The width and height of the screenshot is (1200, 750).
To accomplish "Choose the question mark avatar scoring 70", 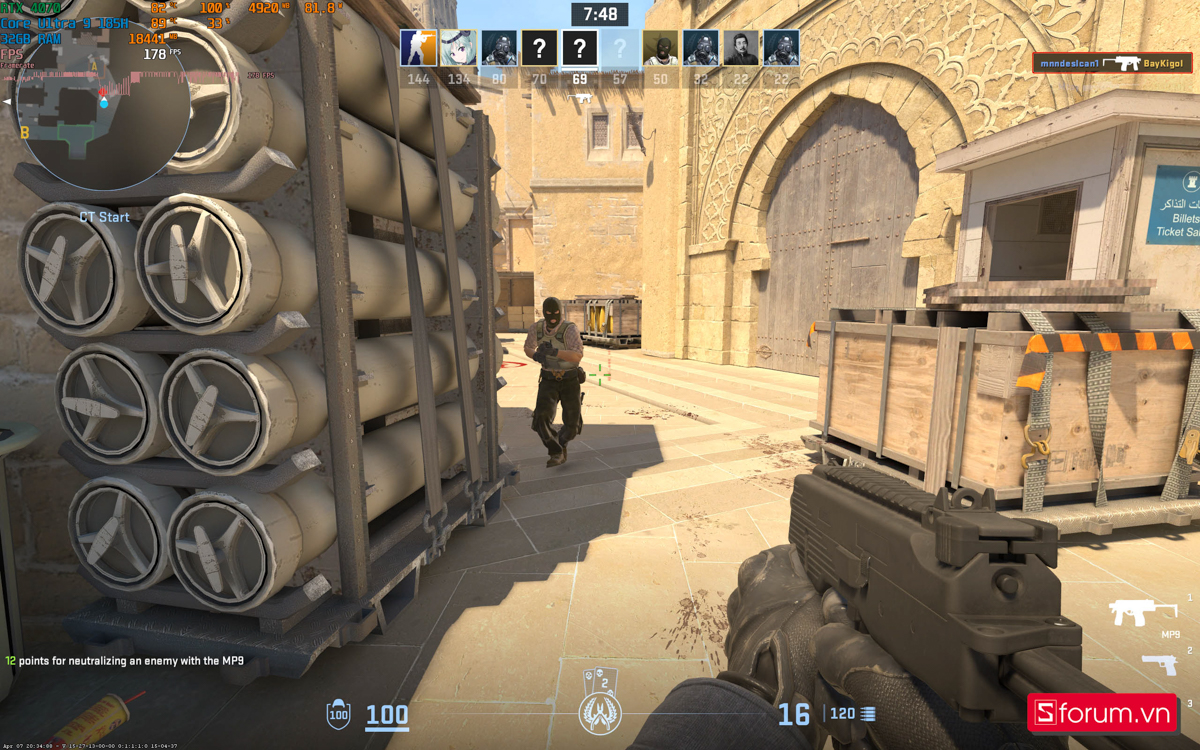I will [539, 47].
